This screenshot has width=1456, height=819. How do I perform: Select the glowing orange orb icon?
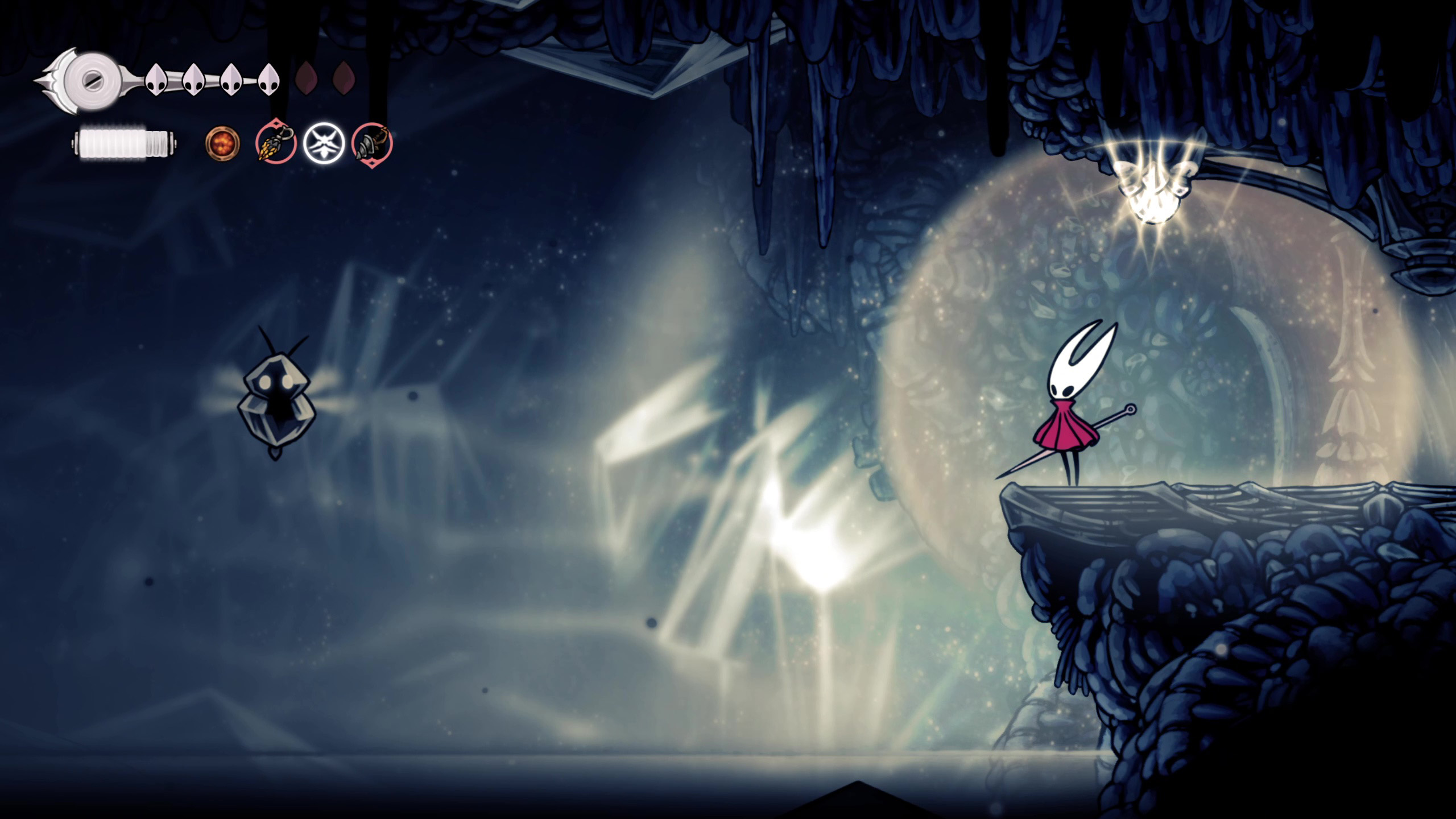click(222, 143)
